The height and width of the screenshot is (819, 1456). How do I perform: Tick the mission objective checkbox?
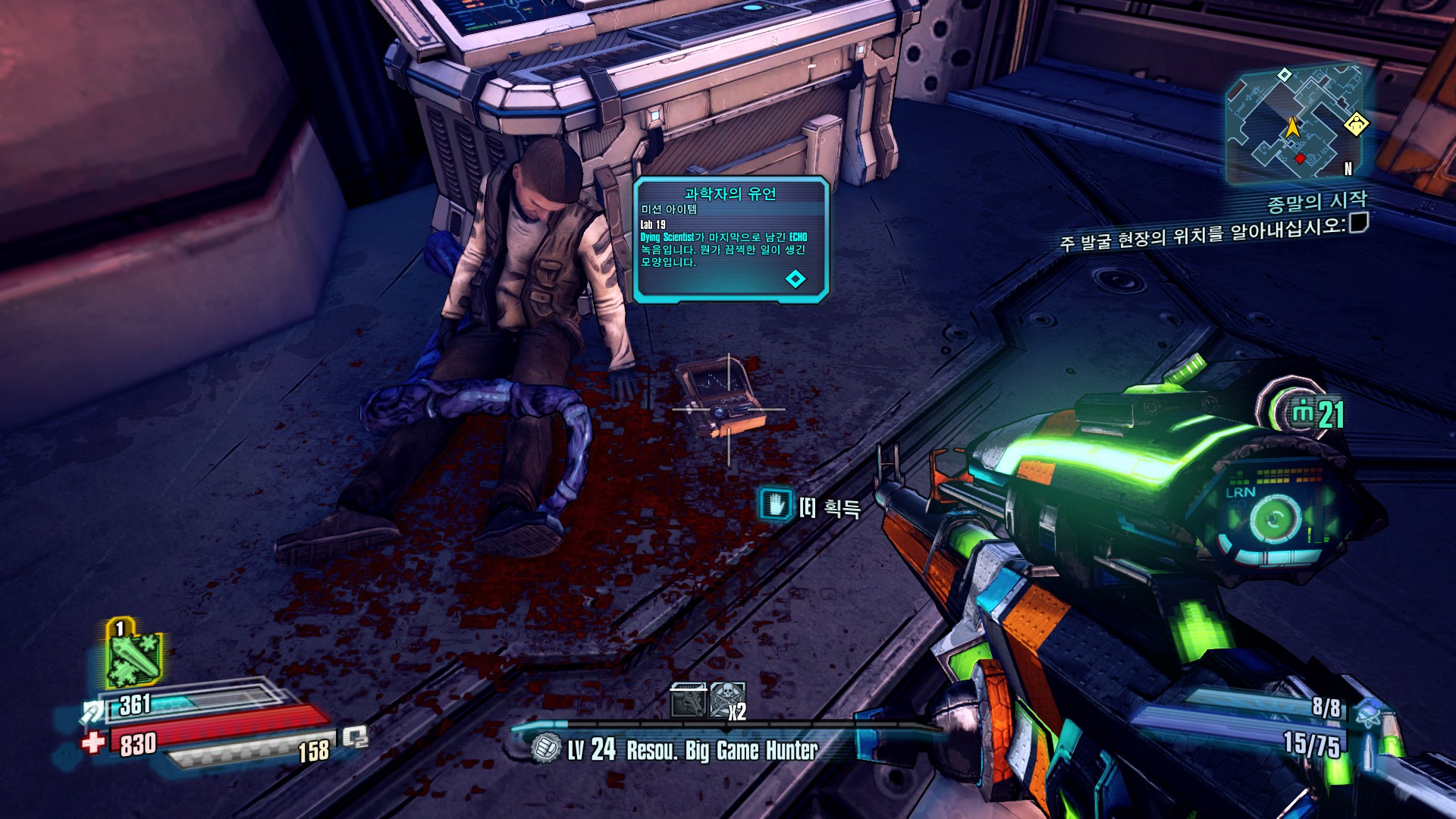click(x=1359, y=223)
